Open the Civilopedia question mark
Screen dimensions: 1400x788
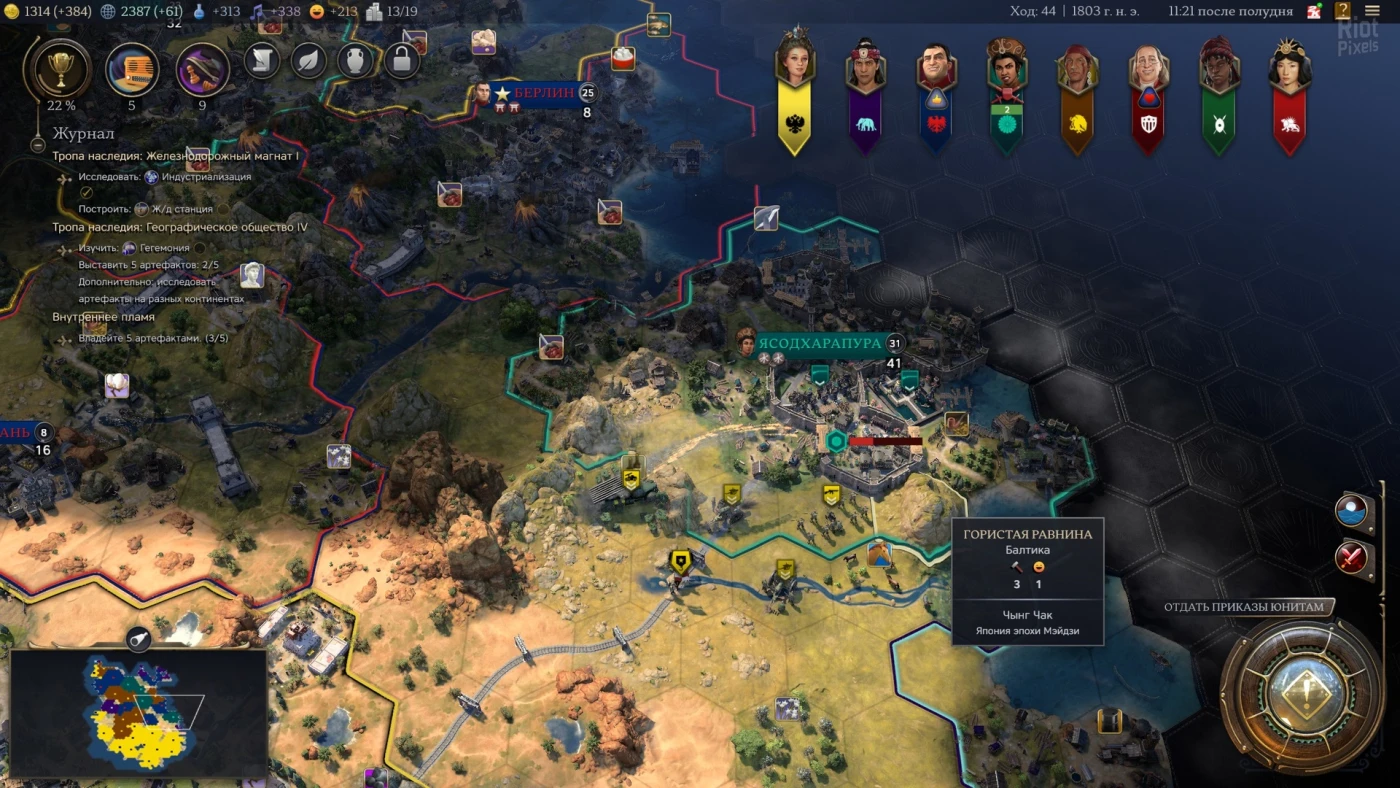coord(1343,12)
